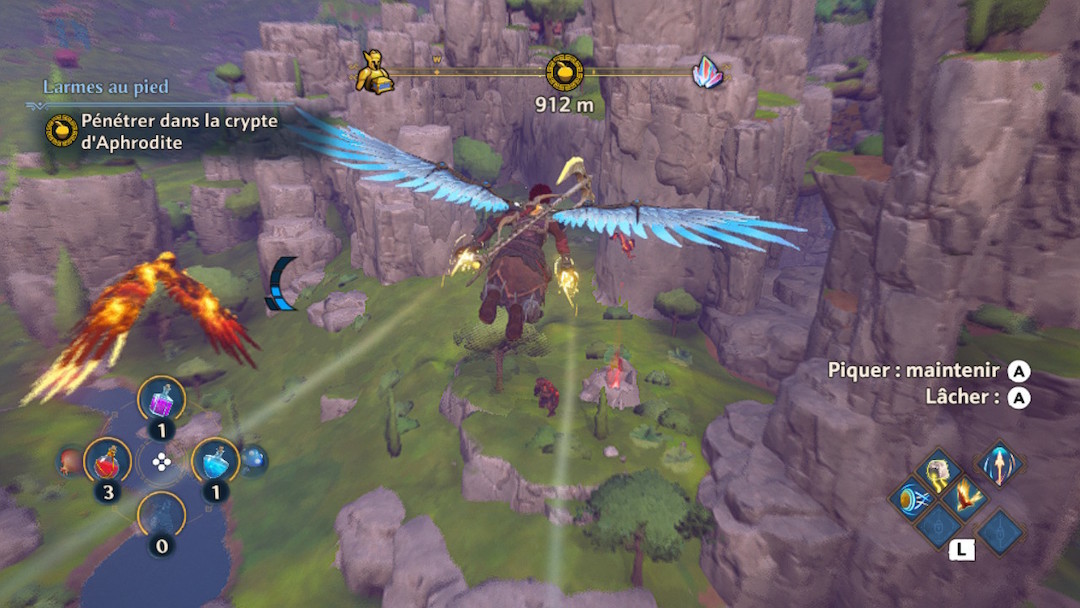Use the blue mushroom item
Screen dimensions: 1080x608
tap(253, 458)
